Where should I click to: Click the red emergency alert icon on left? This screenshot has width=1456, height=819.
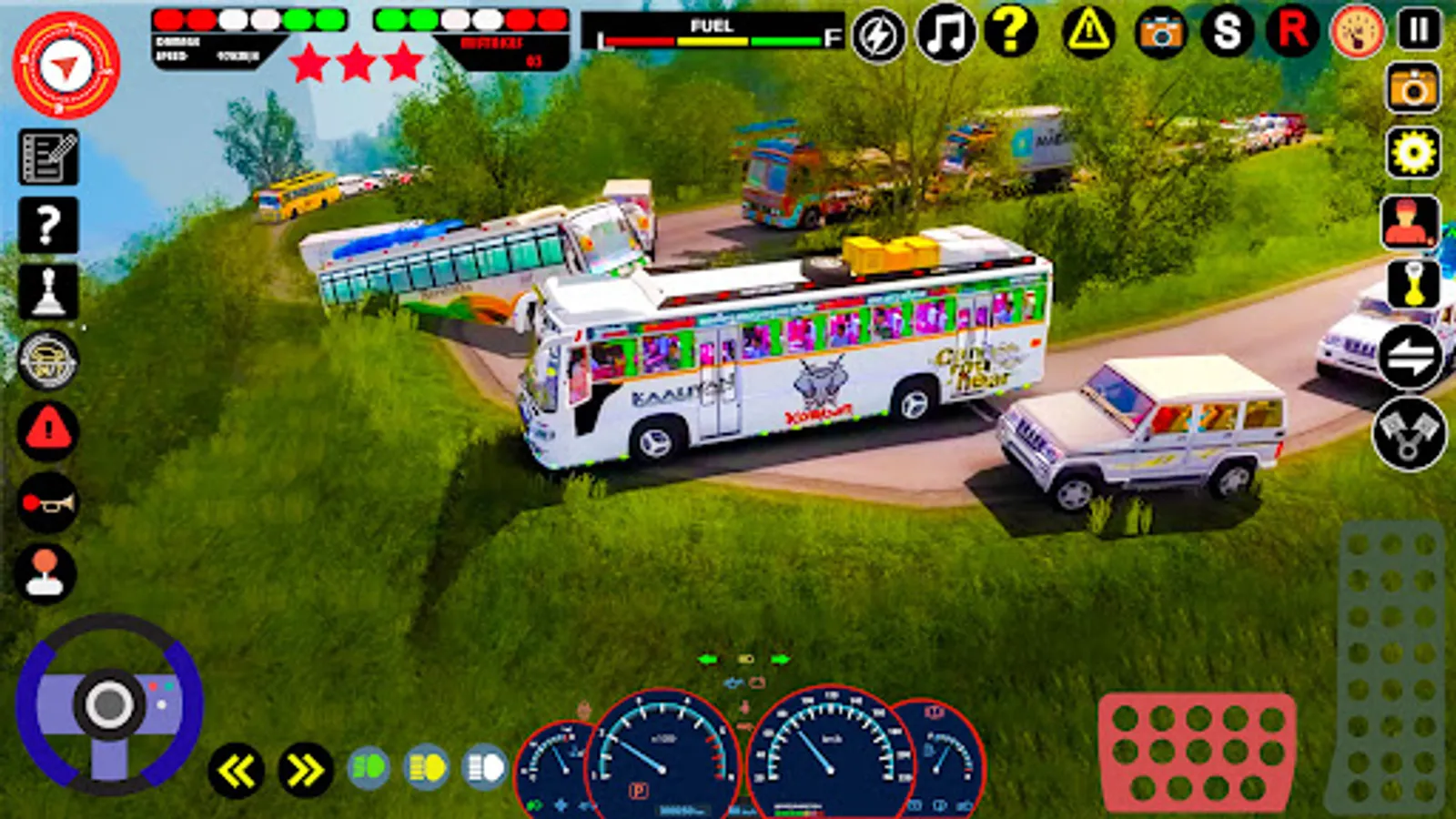pos(48,430)
